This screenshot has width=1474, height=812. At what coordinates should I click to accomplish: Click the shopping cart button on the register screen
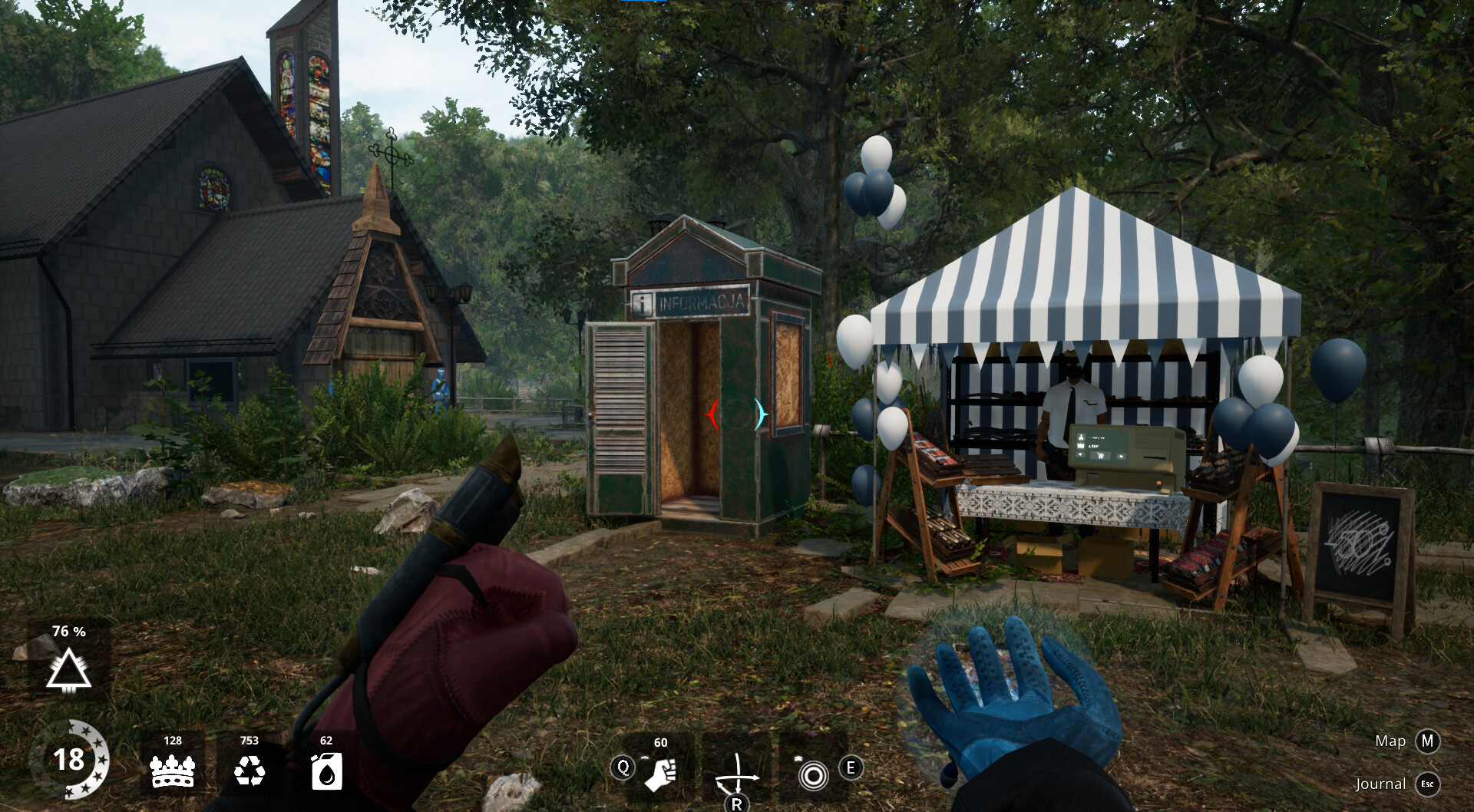(x=1101, y=456)
